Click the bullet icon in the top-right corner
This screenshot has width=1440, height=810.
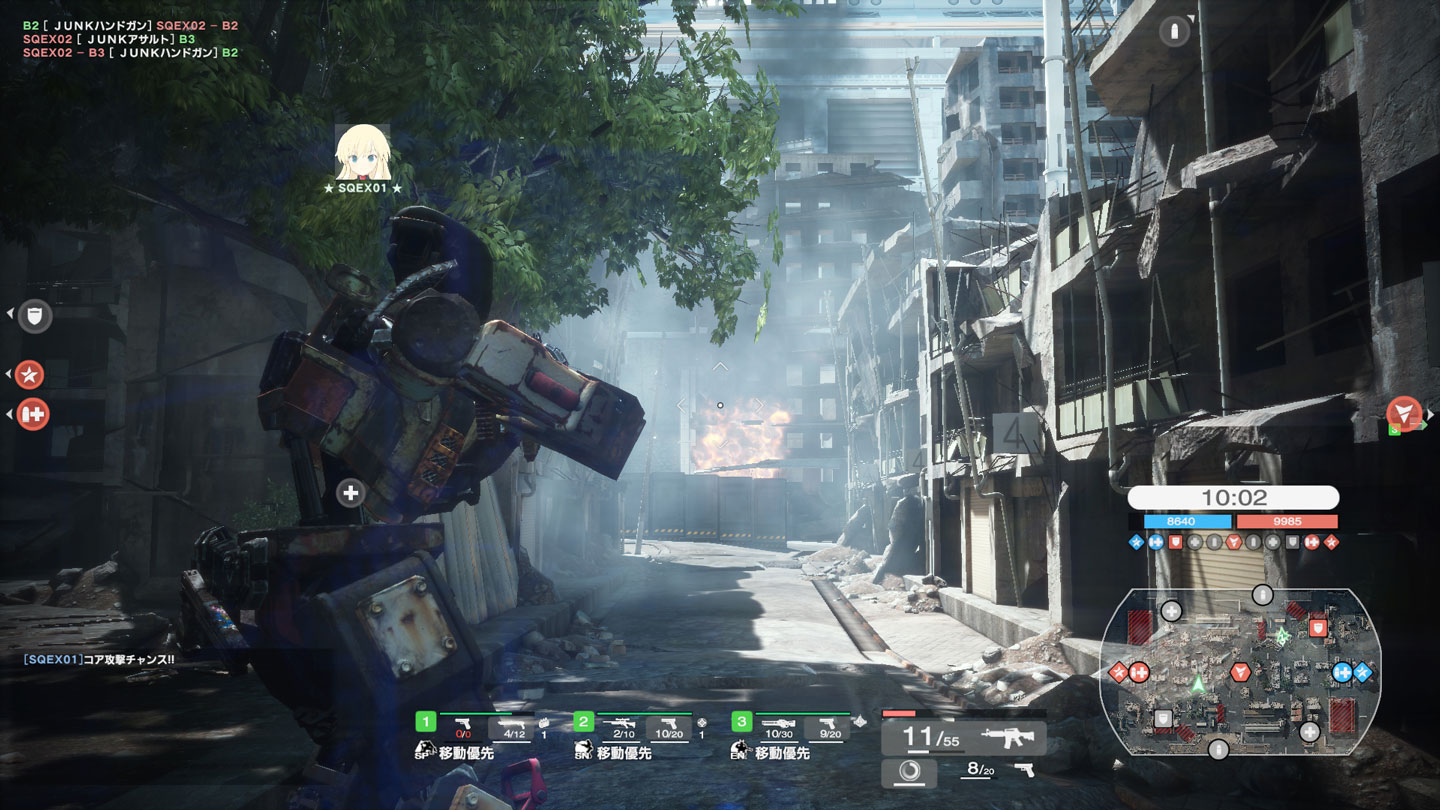coord(1175,32)
